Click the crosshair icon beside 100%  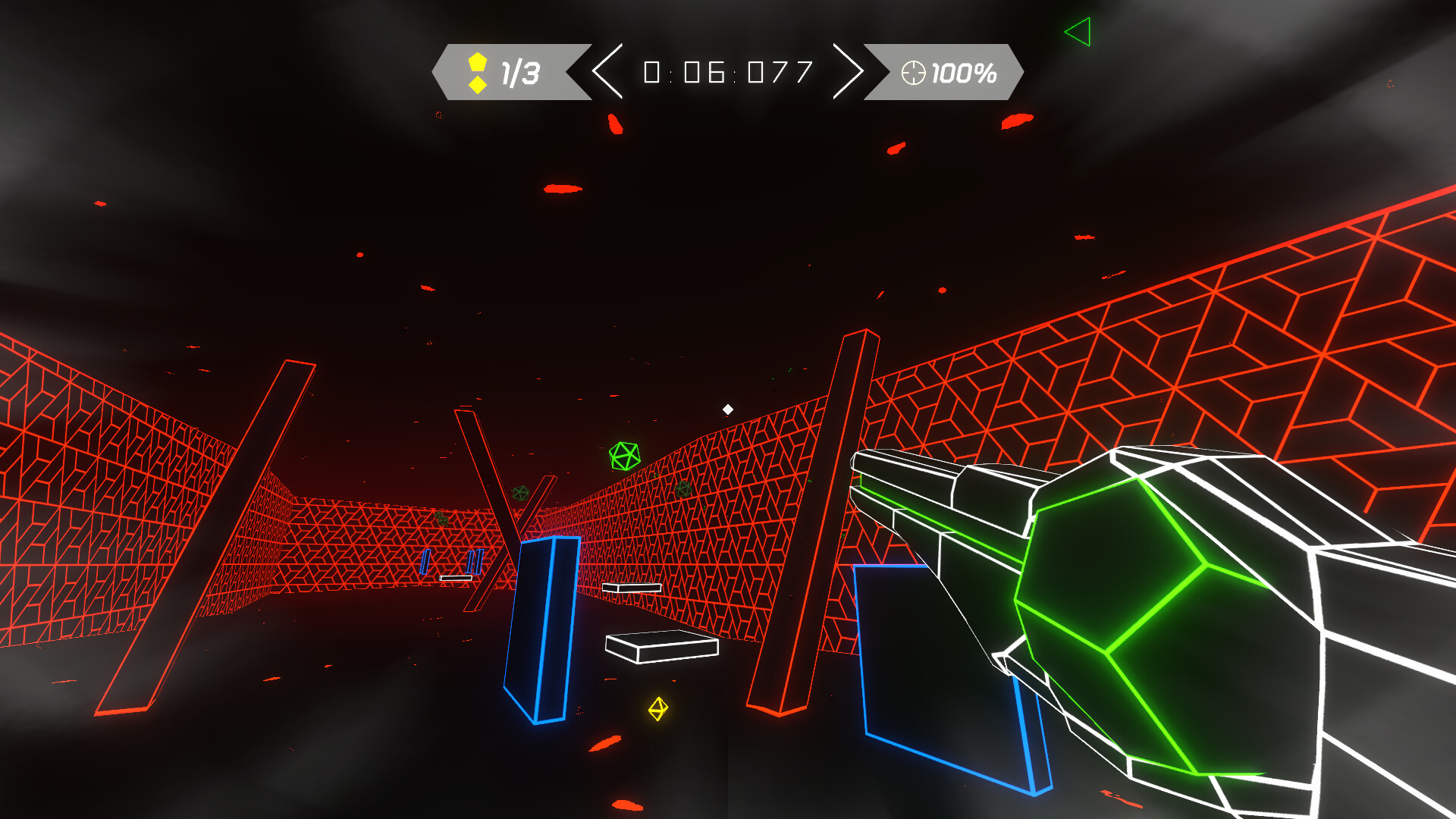[912, 73]
